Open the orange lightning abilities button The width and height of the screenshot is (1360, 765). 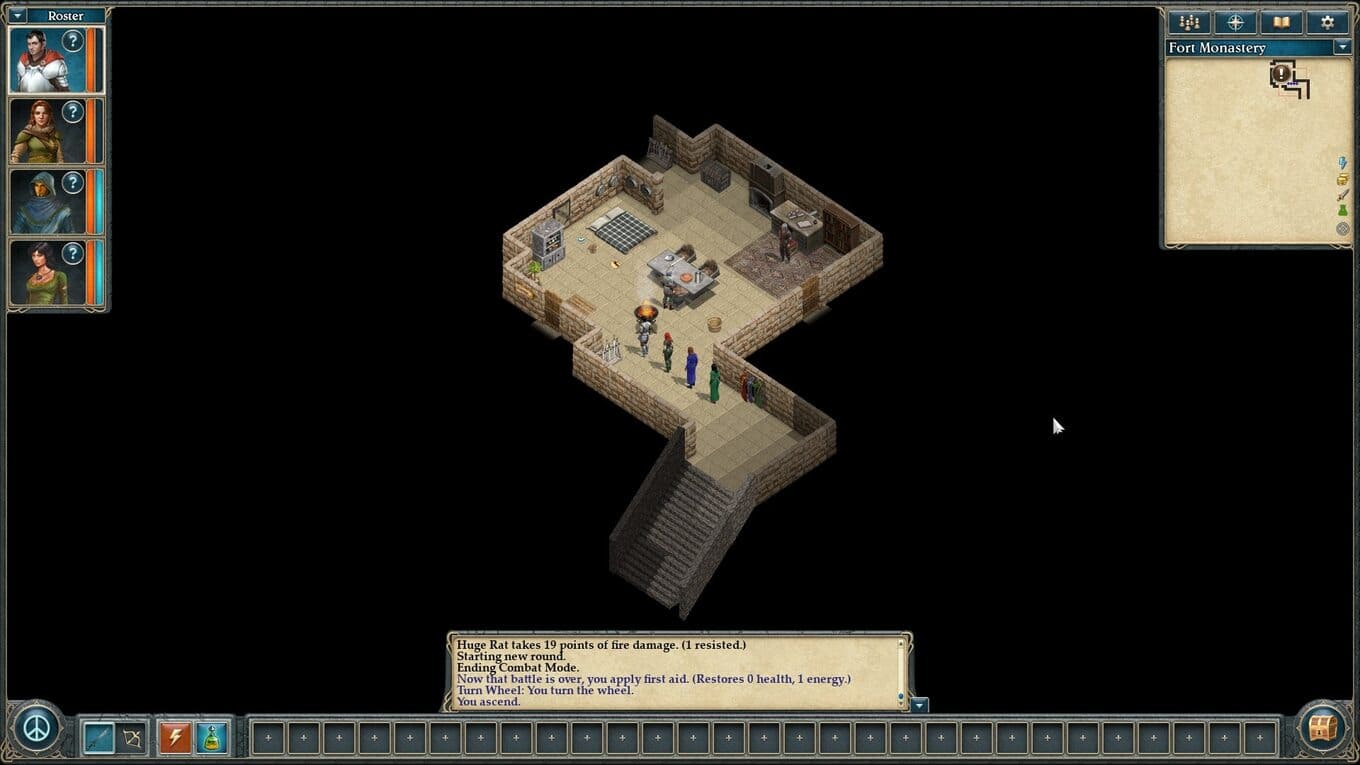click(x=175, y=738)
